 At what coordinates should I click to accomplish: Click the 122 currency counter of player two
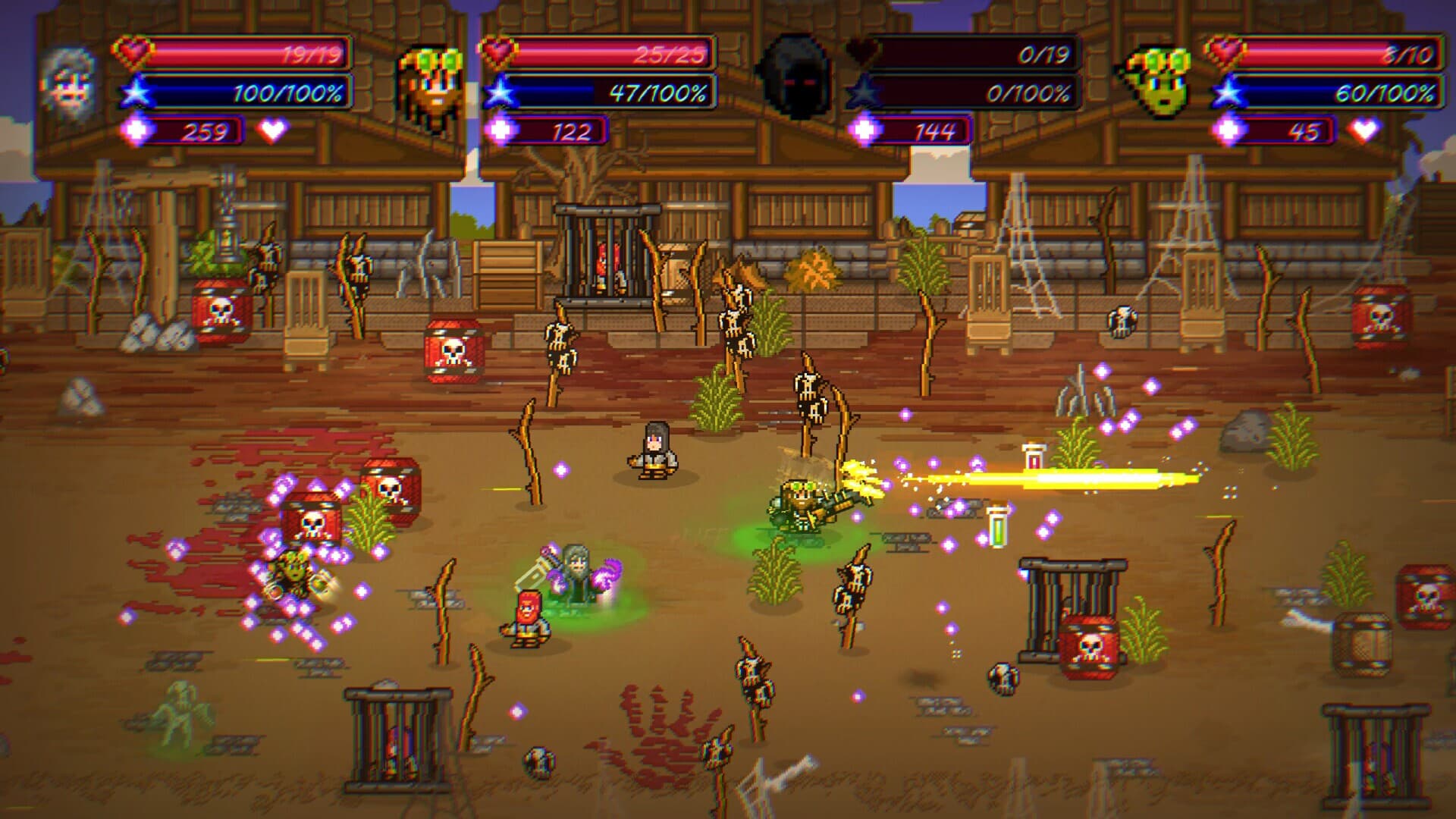(x=557, y=130)
